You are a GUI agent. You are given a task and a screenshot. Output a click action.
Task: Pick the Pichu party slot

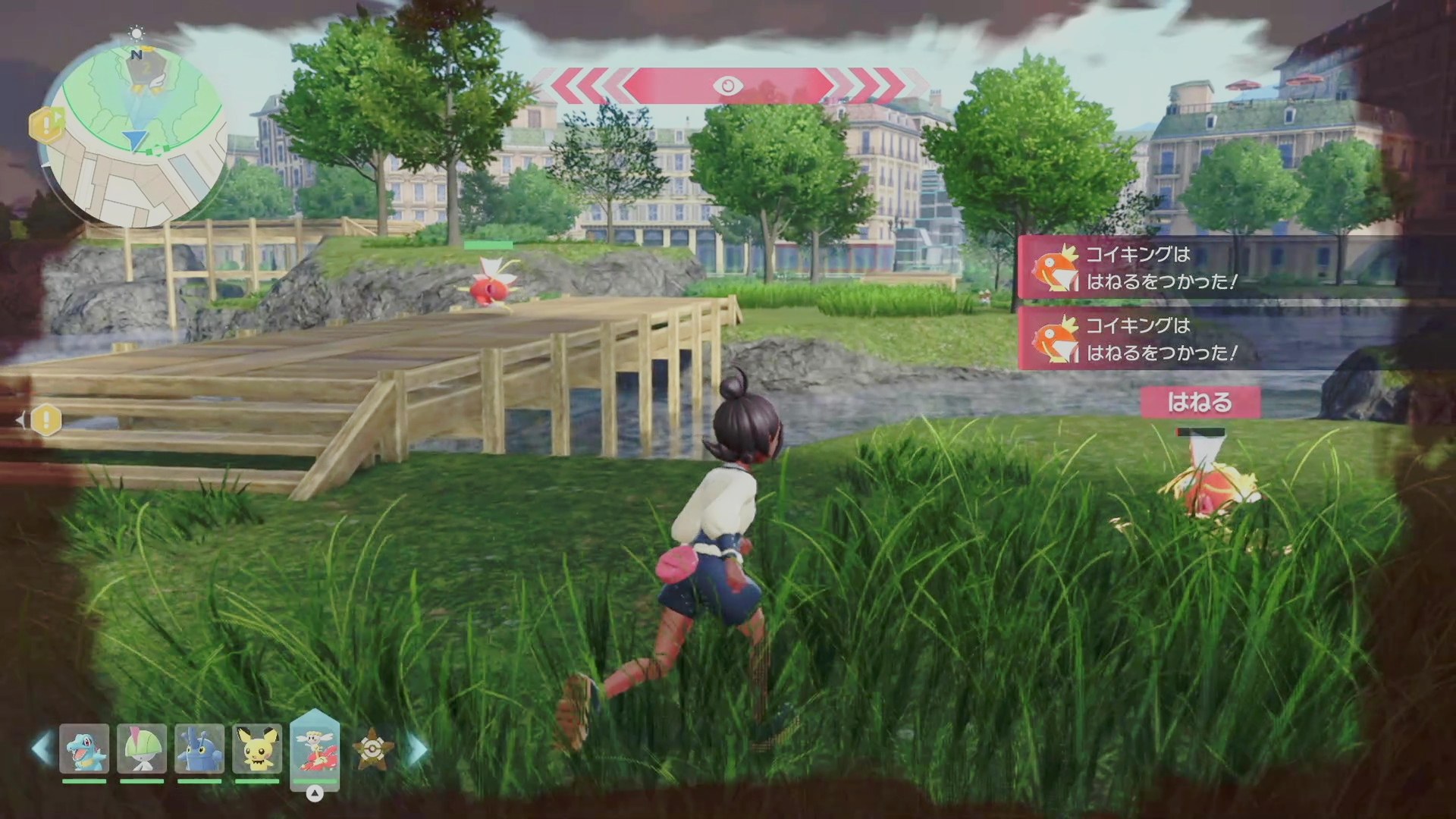tap(257, 749)
